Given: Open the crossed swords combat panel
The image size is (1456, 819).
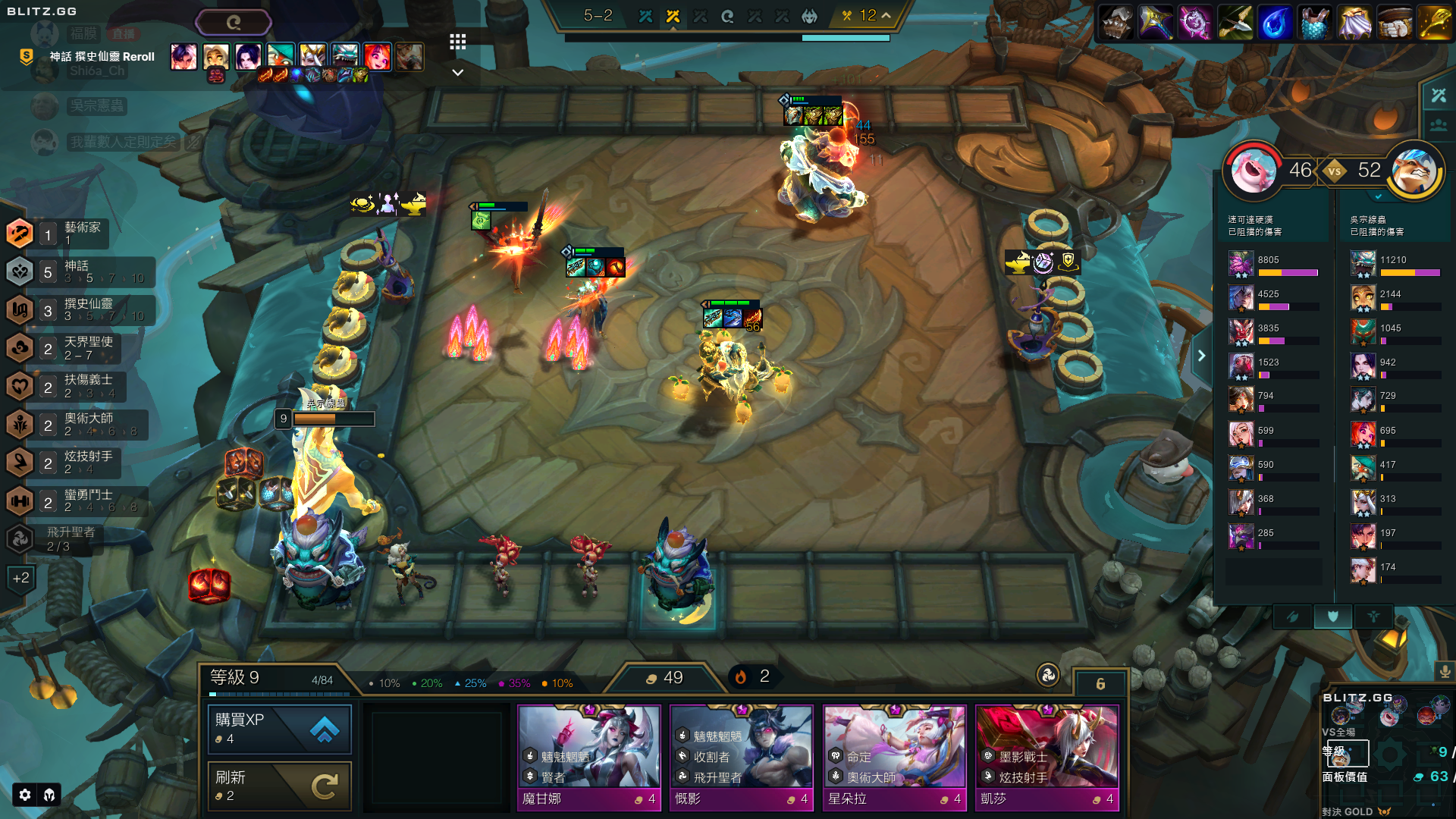Looking at the screenshot, I should click(x=1439, y=96).
